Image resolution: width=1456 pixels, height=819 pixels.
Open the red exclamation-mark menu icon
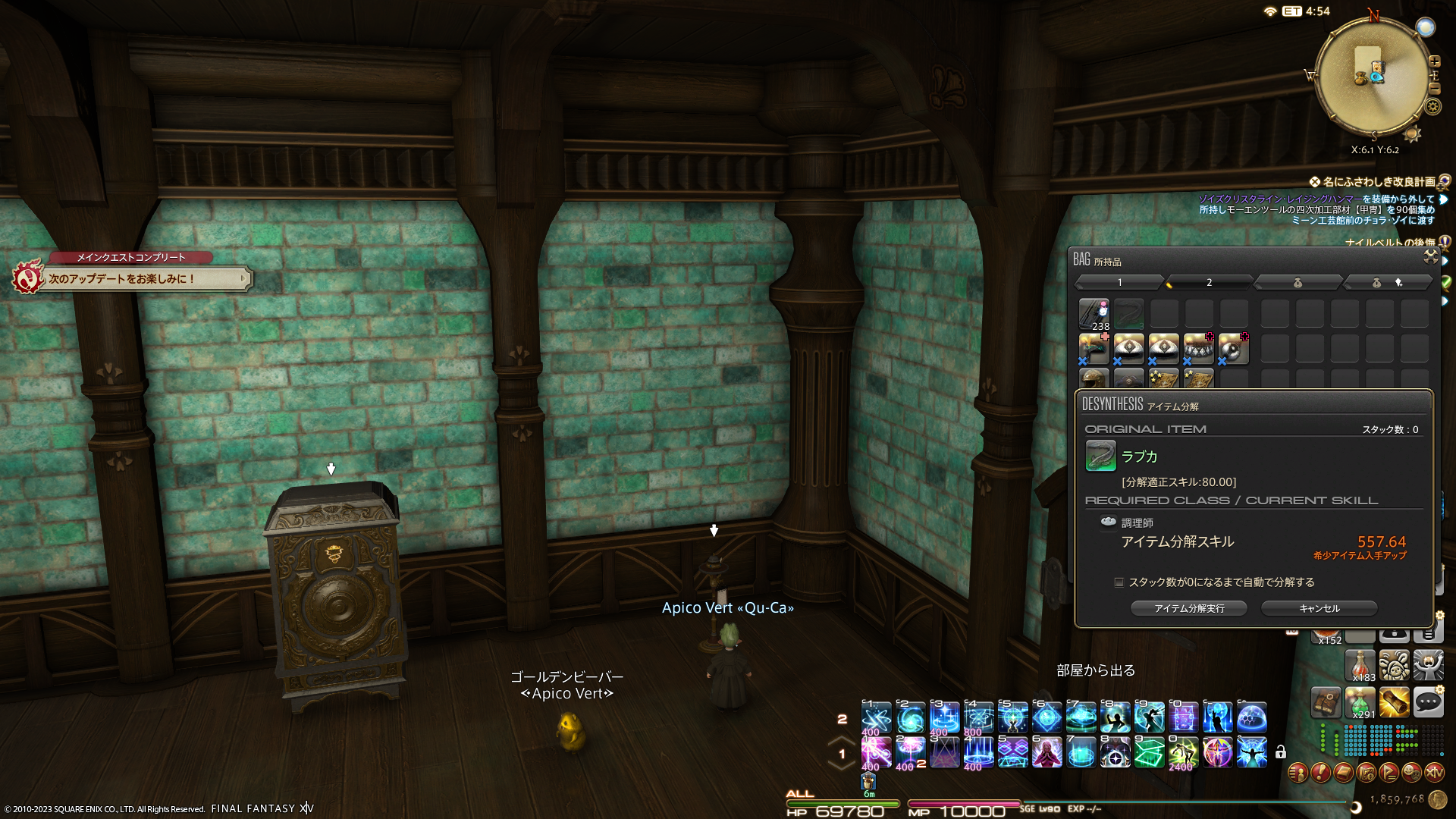[x=1320, y=773]
